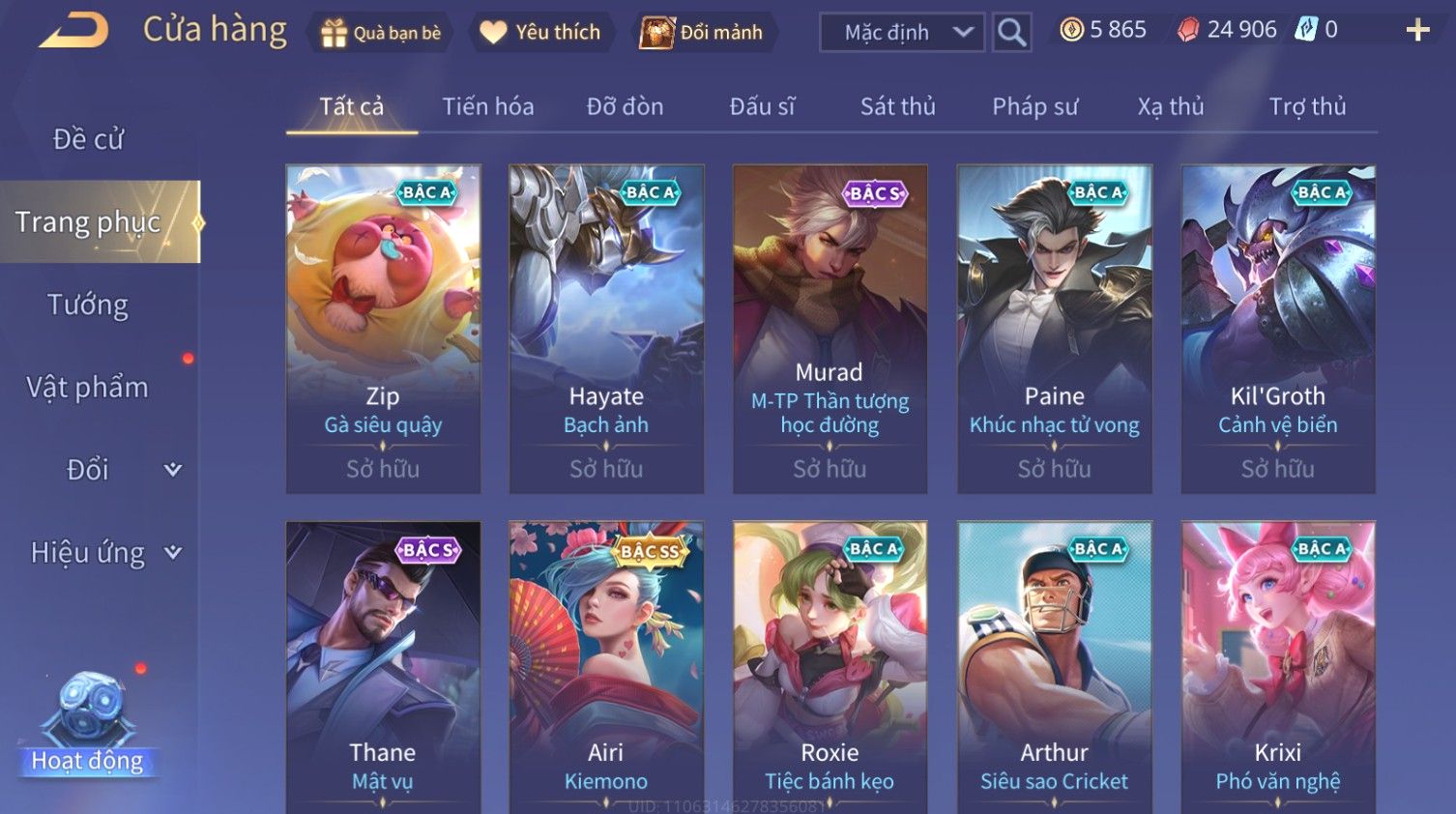The height and width of the screenshot is (814, 1456).
Task: Go back using the return arrow
Action: pyautogui.click(x=73, y=30)
